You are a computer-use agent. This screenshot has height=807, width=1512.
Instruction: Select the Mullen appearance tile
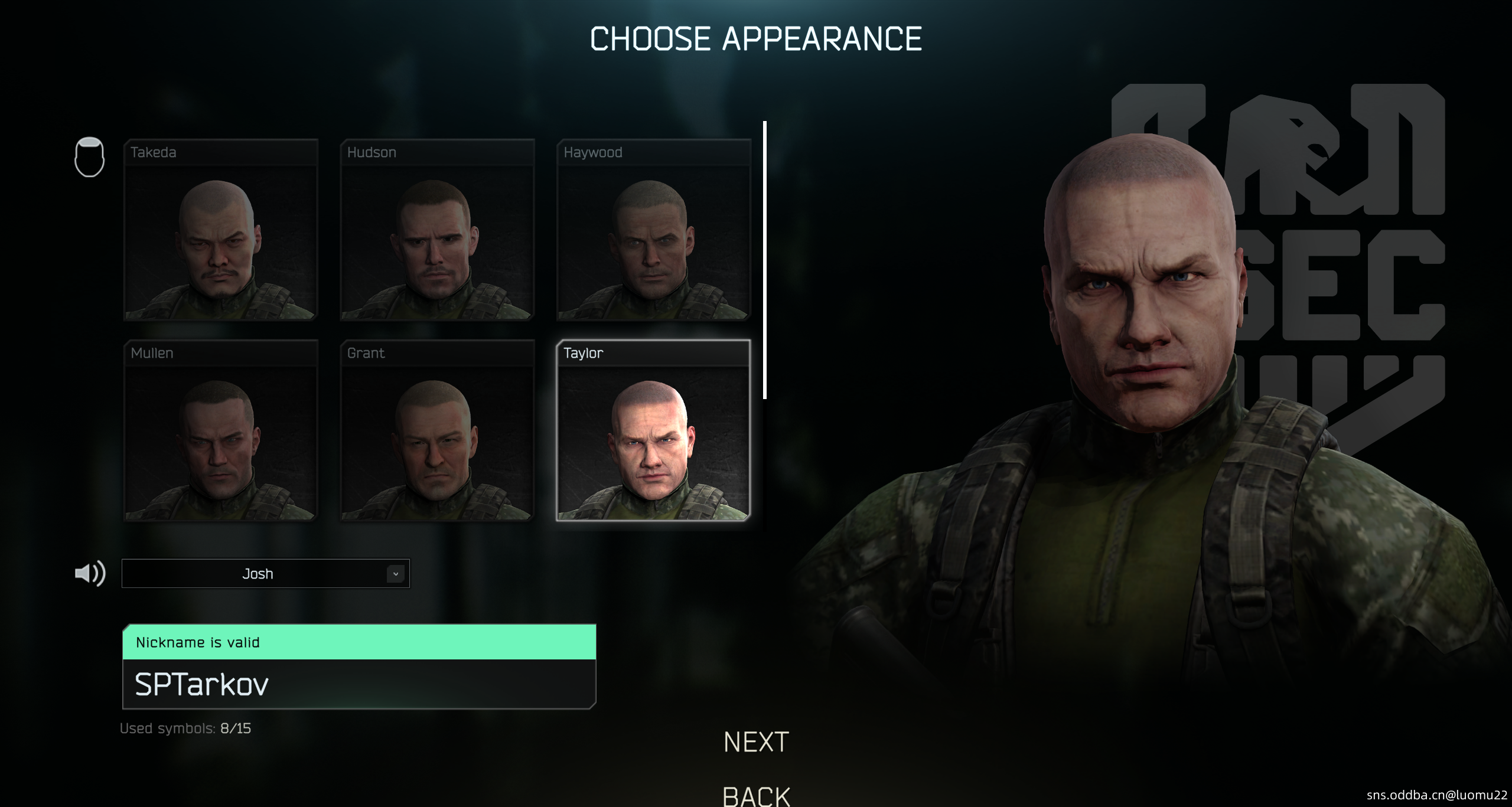pos(220,431)
